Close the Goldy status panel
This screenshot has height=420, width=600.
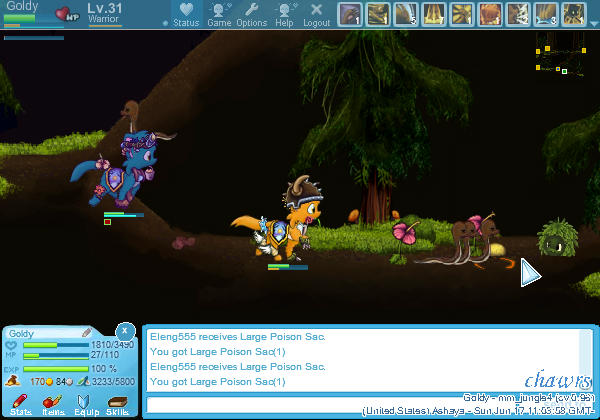click(125, 330)
